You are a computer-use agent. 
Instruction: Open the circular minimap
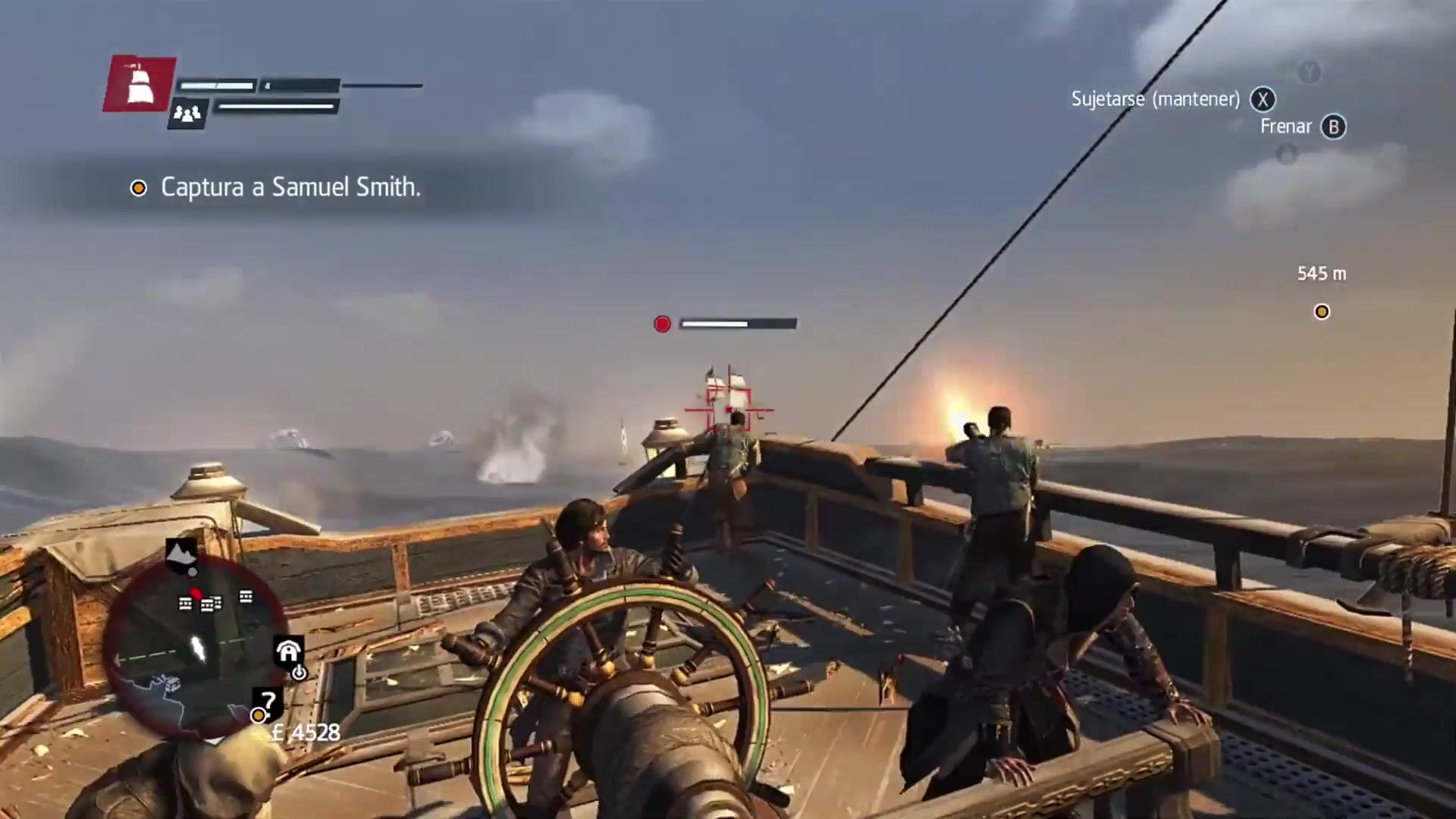pos(196,645)
